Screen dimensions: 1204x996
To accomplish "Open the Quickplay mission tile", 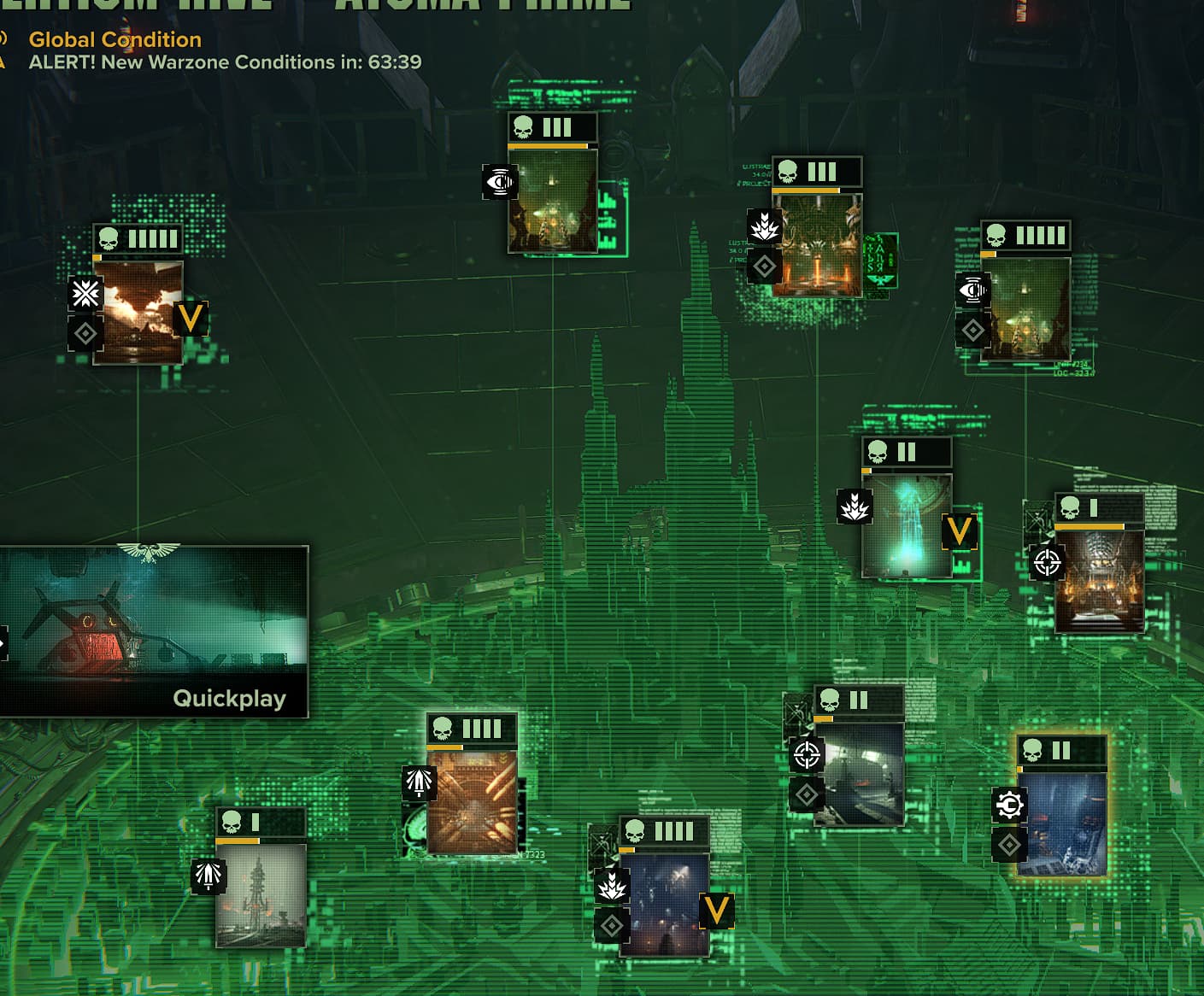I will (154, 630).
